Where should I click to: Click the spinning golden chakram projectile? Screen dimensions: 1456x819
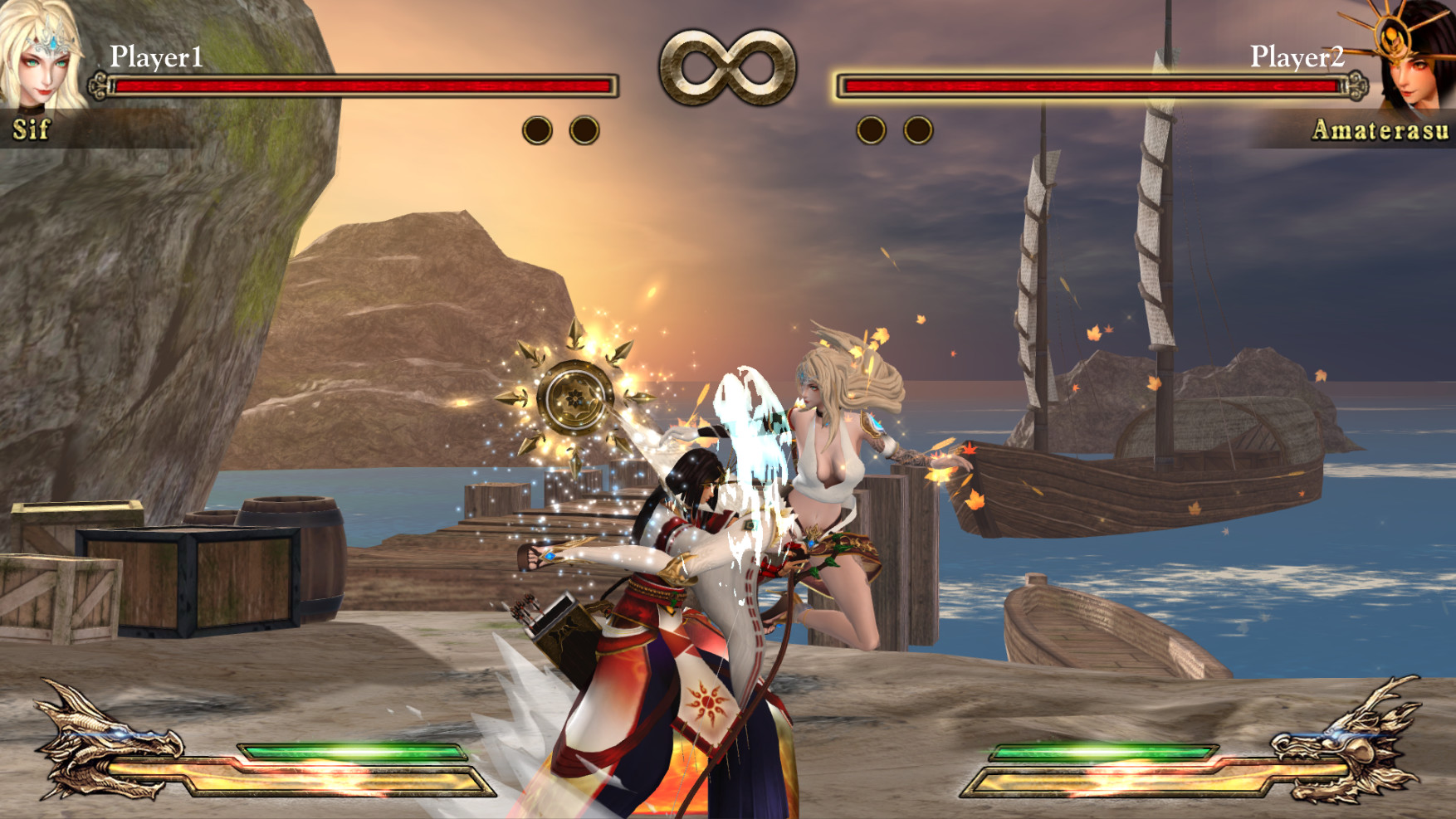(575, 397)
